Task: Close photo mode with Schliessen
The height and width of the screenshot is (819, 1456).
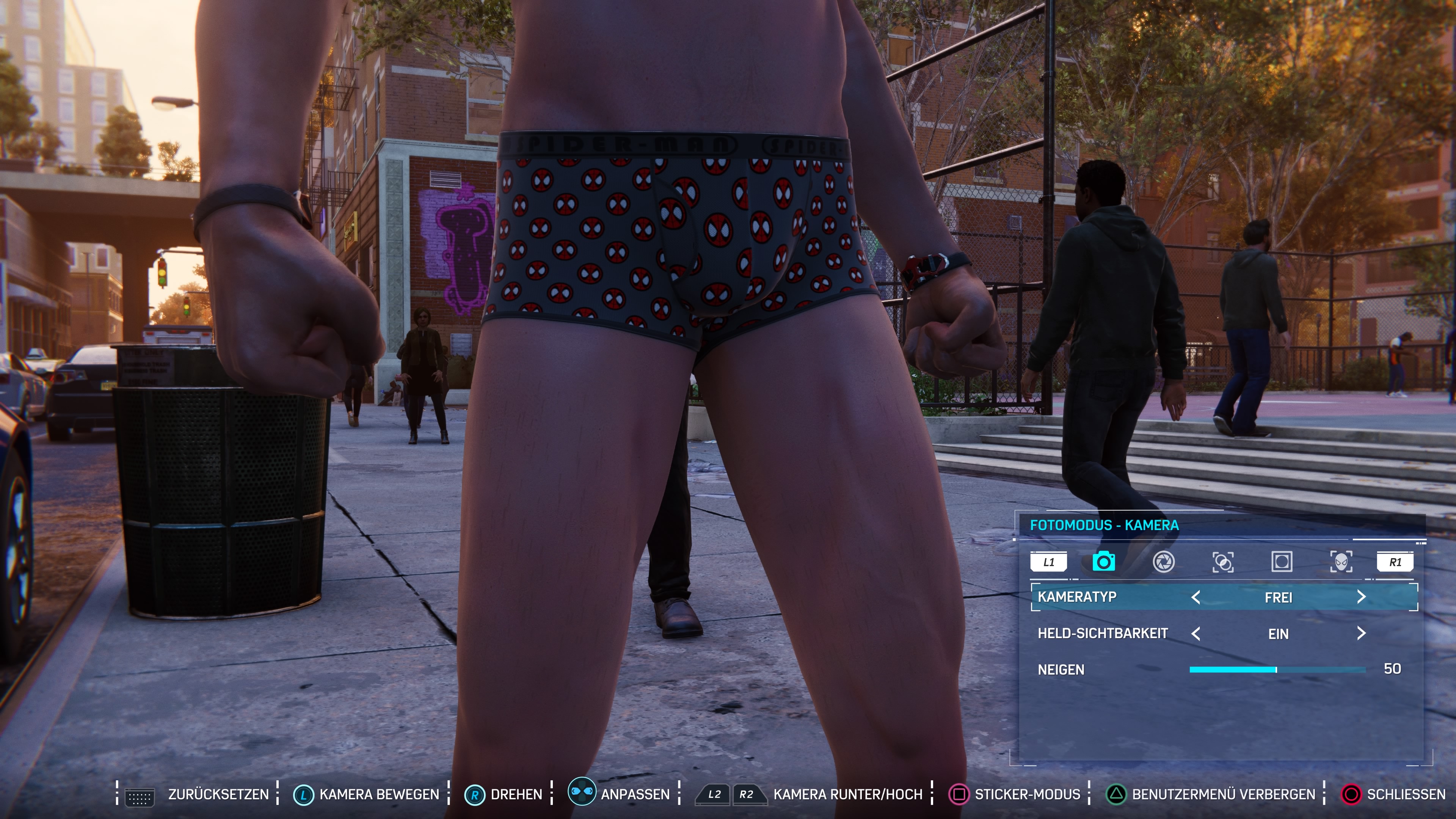Action: click(1406, 795)
